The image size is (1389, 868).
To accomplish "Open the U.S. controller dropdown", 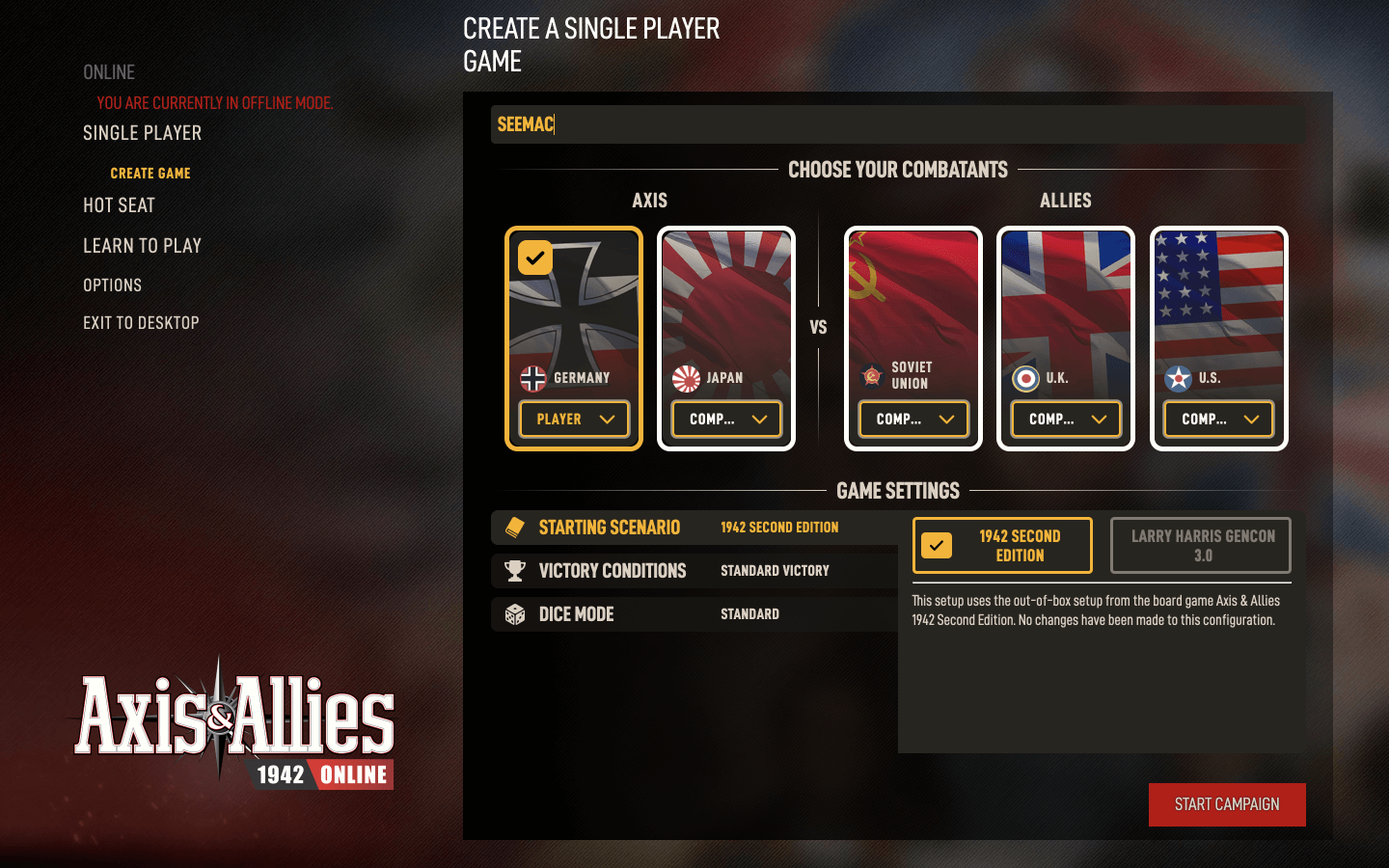I will pos(1218,420).
